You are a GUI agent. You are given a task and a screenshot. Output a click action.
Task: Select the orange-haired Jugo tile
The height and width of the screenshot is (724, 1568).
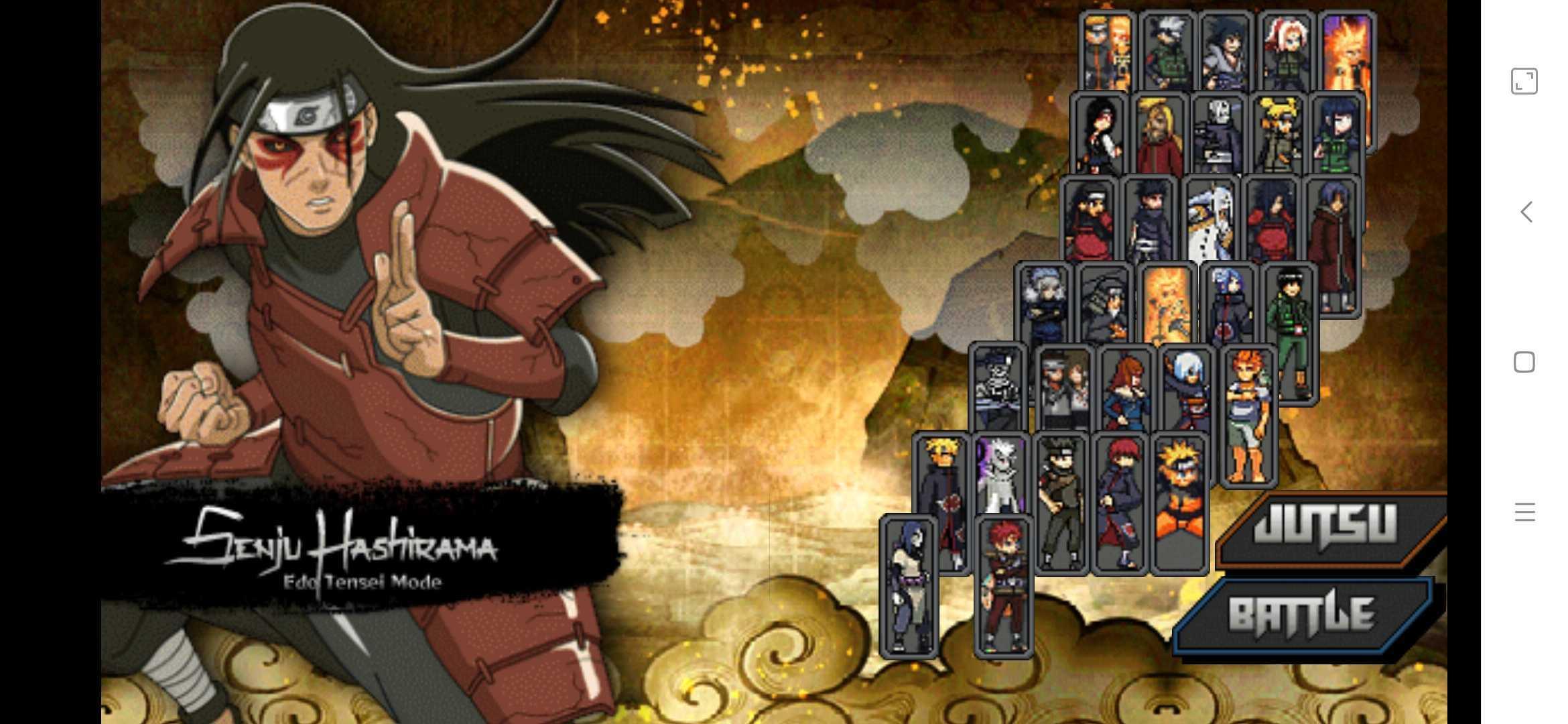point(1248,416)
